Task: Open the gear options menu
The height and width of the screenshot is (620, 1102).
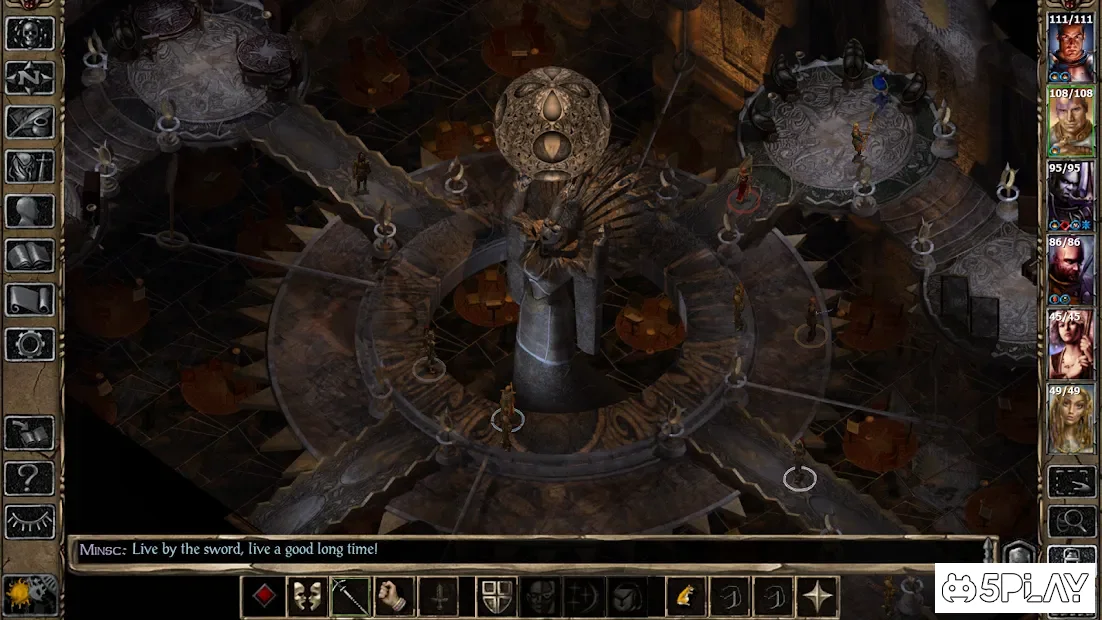Action: point(30,344)
